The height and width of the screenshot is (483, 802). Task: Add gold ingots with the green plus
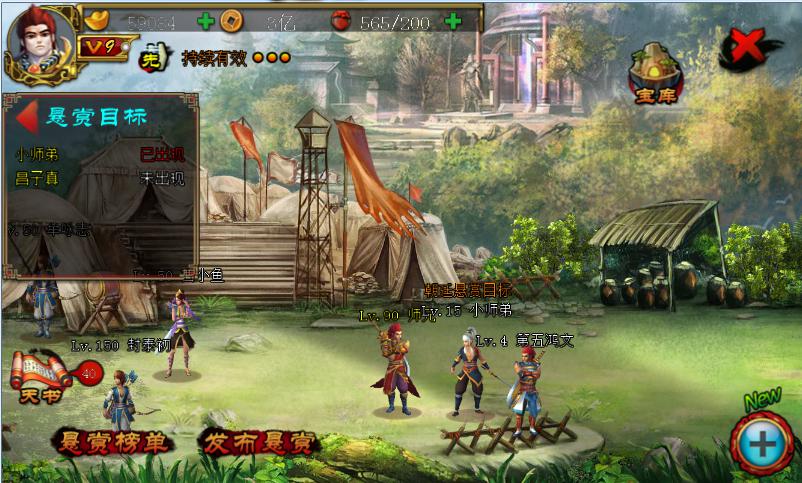tap(206, 20)
